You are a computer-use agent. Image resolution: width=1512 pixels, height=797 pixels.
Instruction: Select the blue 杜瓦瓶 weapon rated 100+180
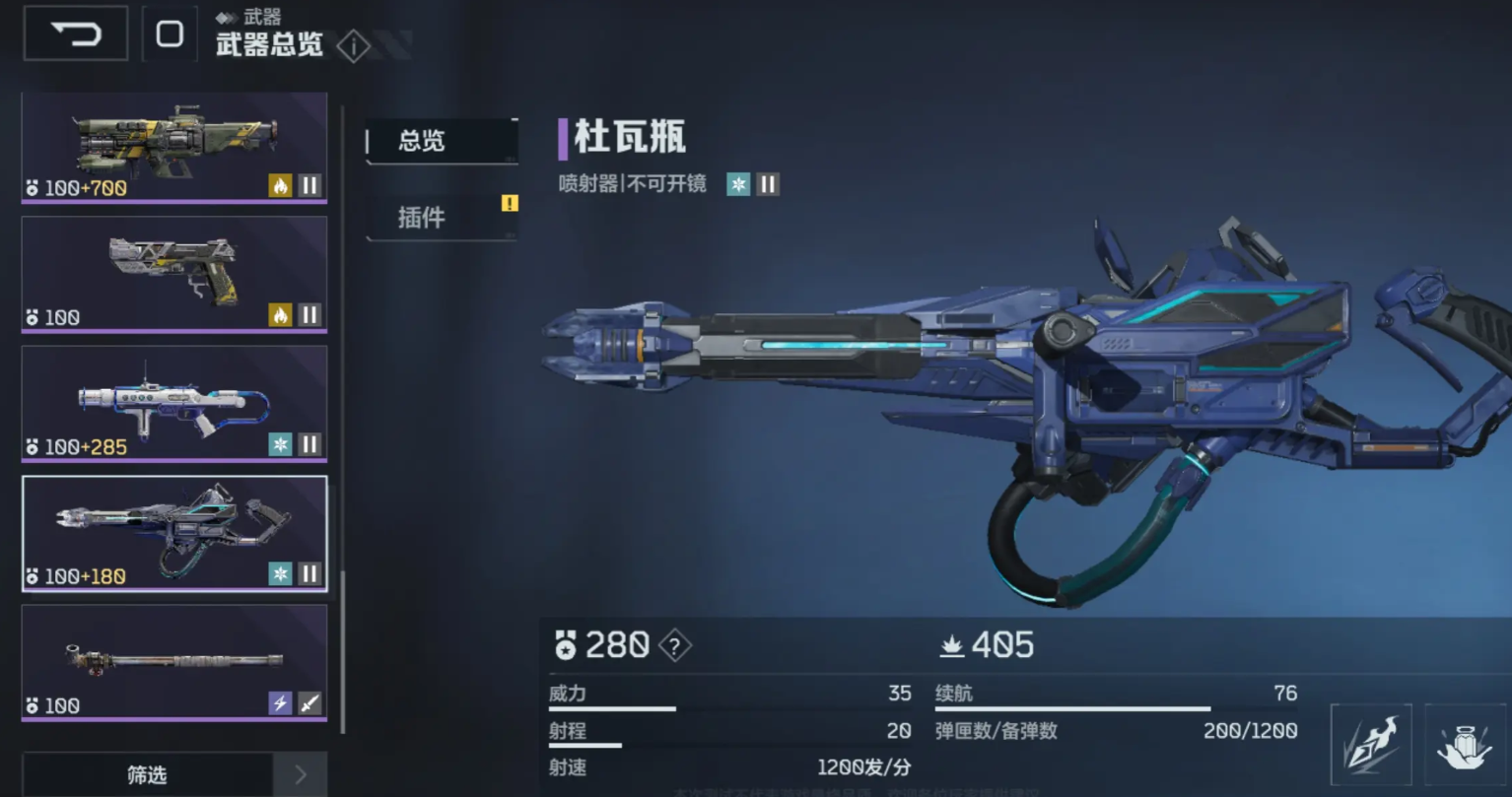[x=174, y=533]
